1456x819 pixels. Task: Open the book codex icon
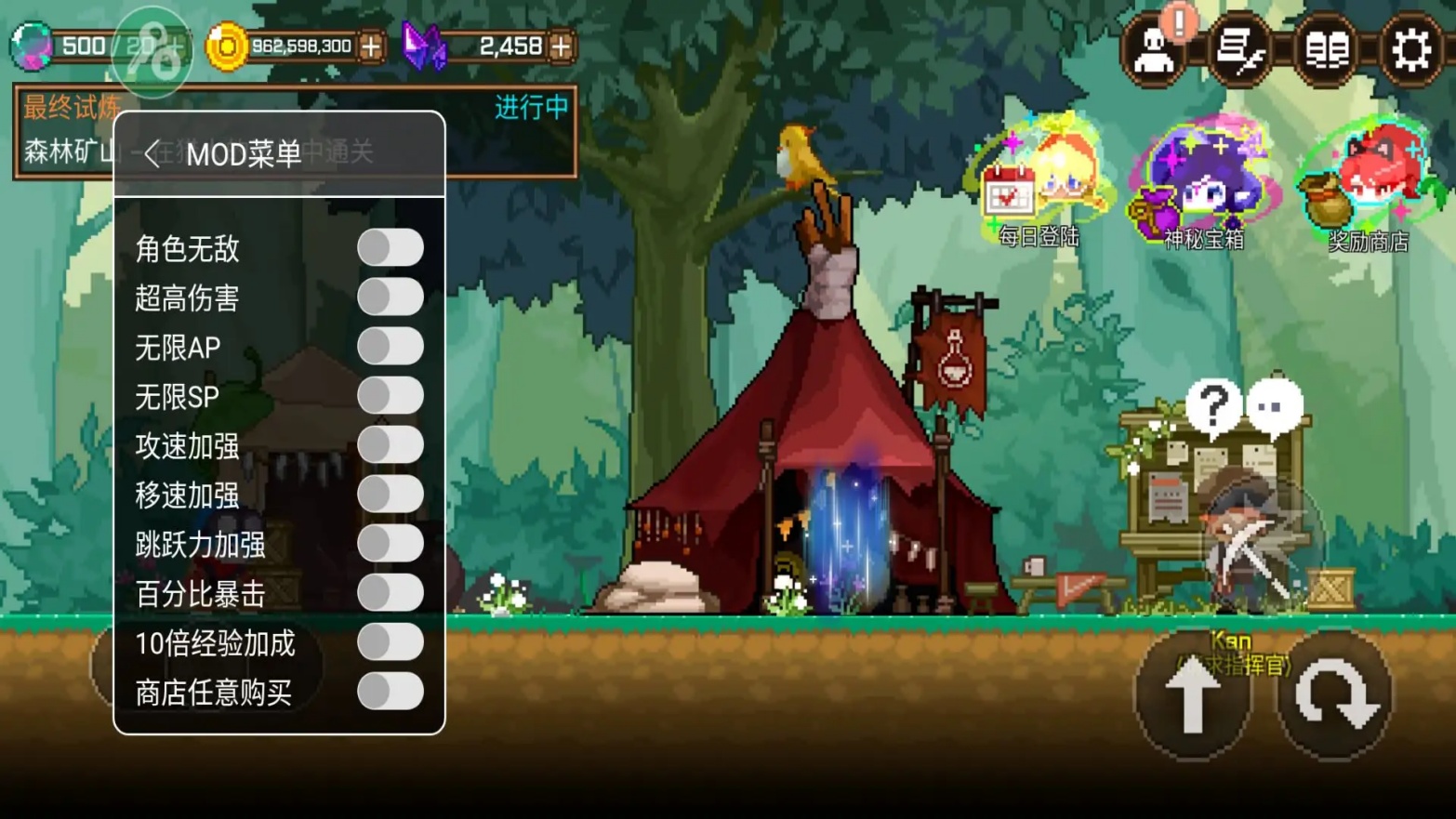1327,49
